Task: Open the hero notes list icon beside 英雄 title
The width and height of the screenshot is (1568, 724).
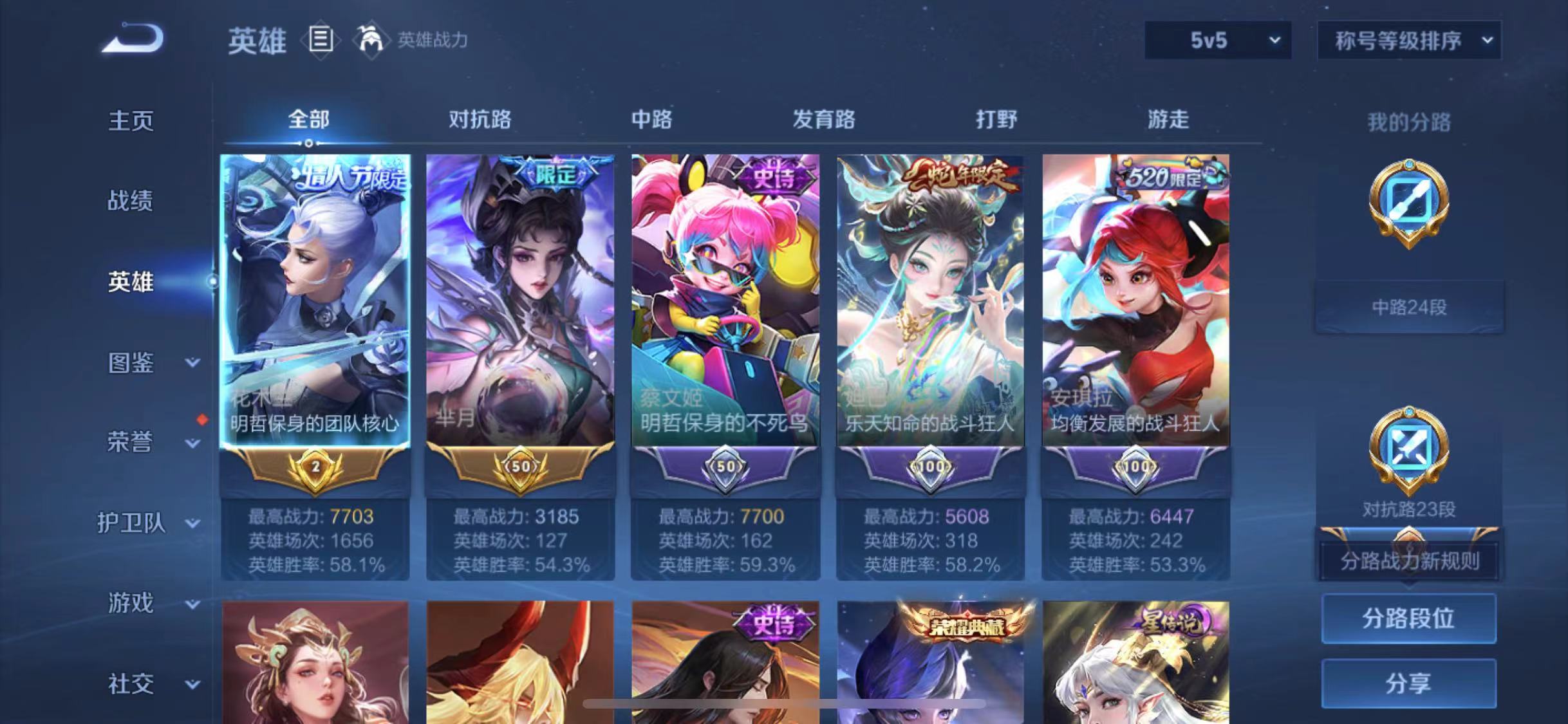Action: (x=320, y=41)
